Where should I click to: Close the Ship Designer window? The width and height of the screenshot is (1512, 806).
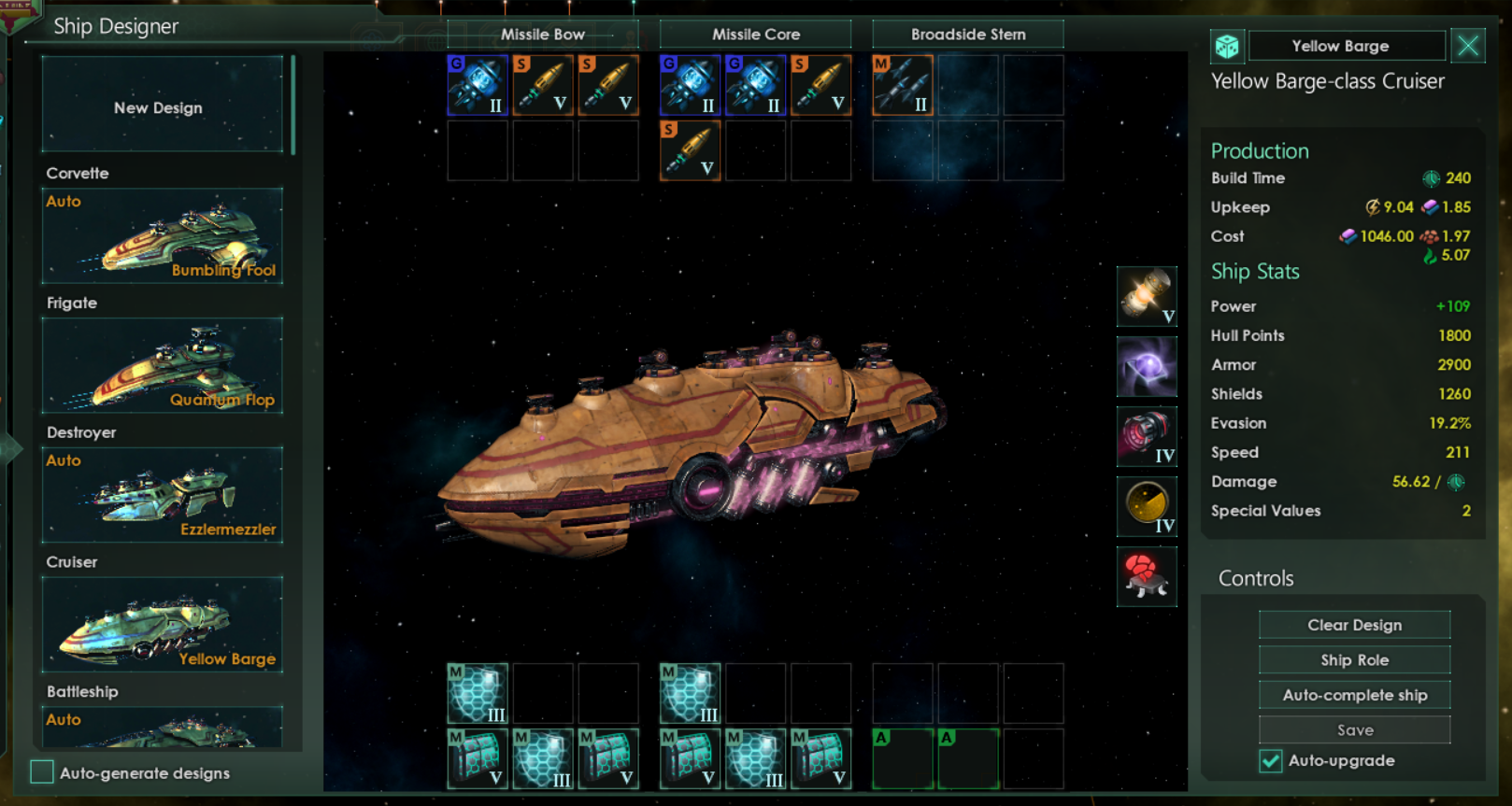click(1468, 46)
